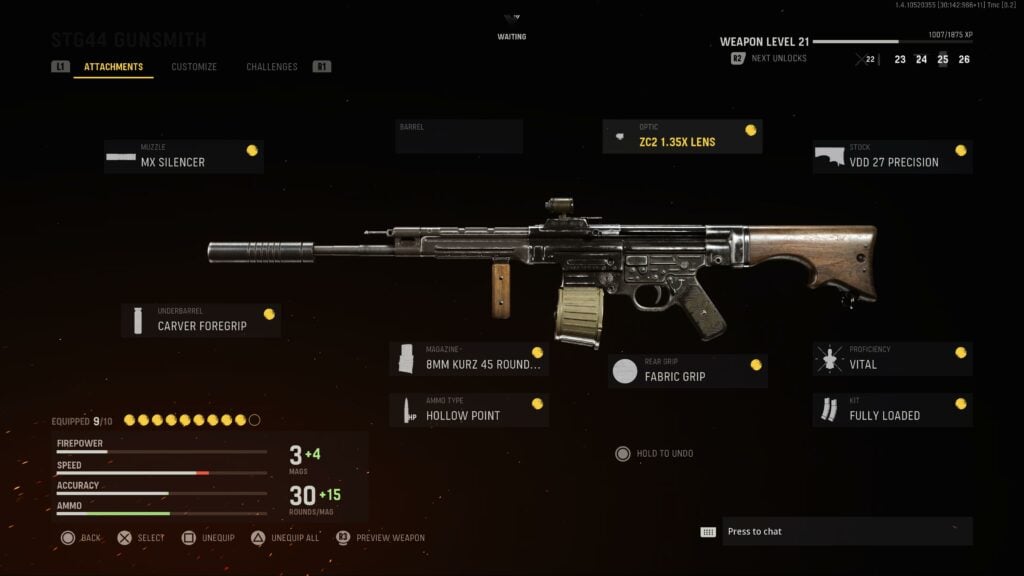Choose the empty Barrel attachment slot
The image size is (1024, 576).
pyautogui.click(x=459, y=137)
